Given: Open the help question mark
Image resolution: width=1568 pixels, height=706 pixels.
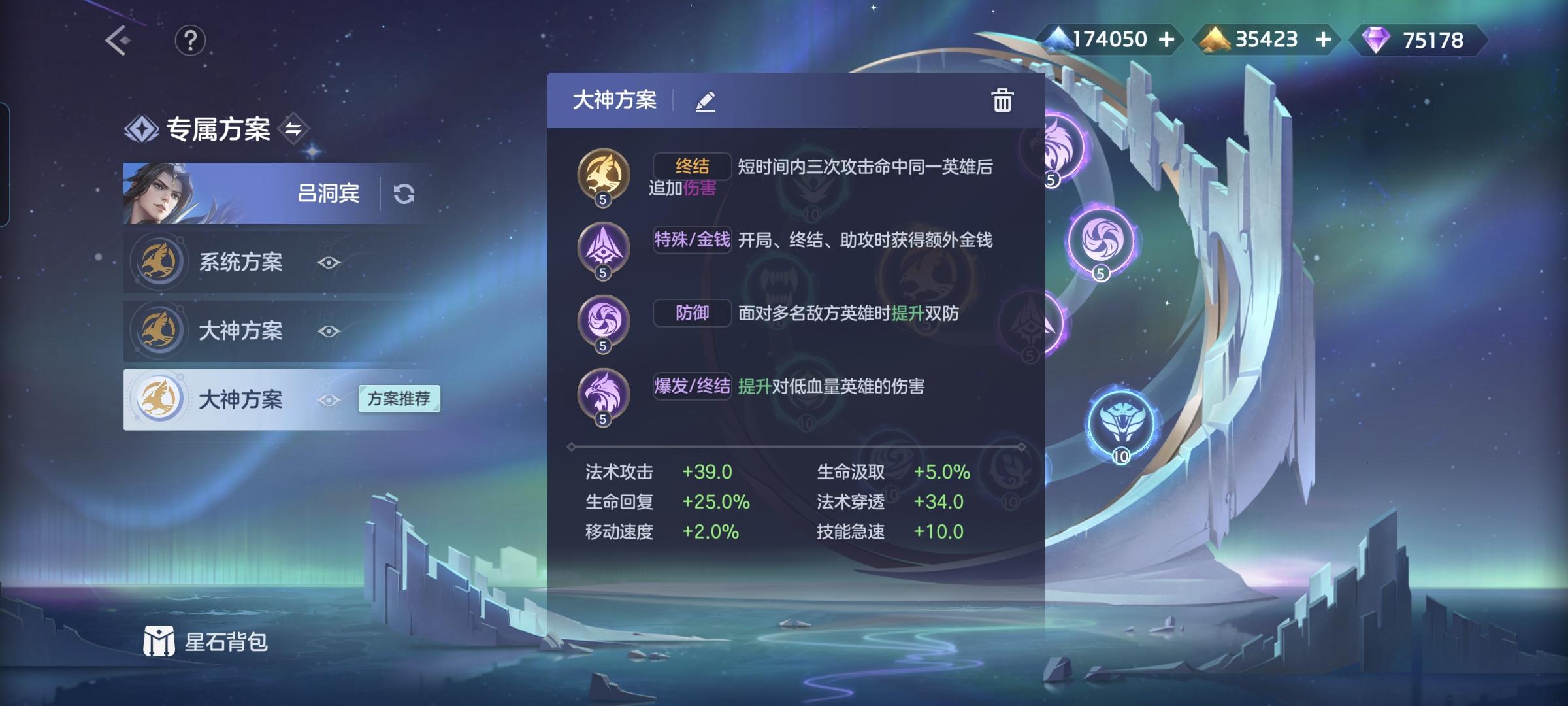Looking at the screenshot, I should (x=189, y=41).
